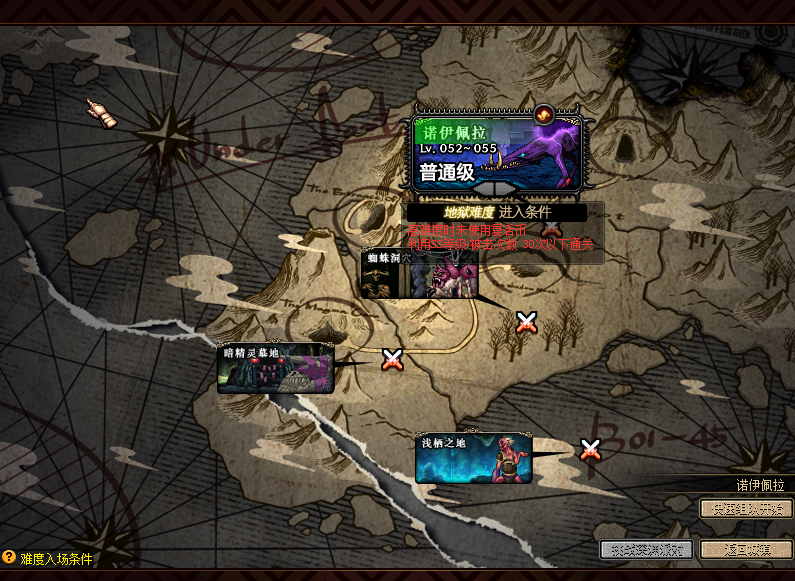
Task: Click the orange flame badge on 诺伊佩拉 card
Action: [545, 113]
